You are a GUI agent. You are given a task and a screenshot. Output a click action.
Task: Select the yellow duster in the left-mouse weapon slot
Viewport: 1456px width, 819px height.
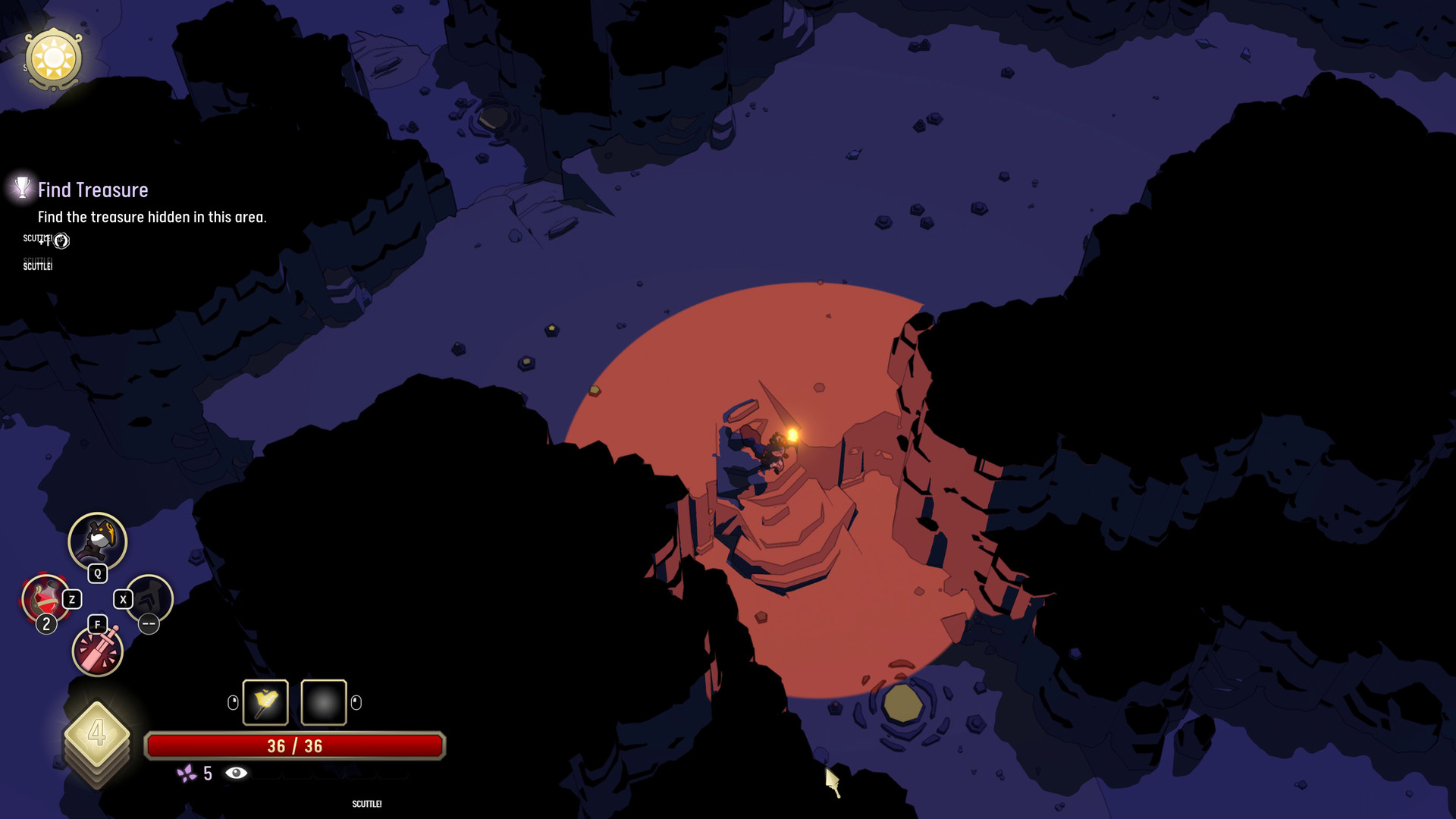(x=265, y=702)
